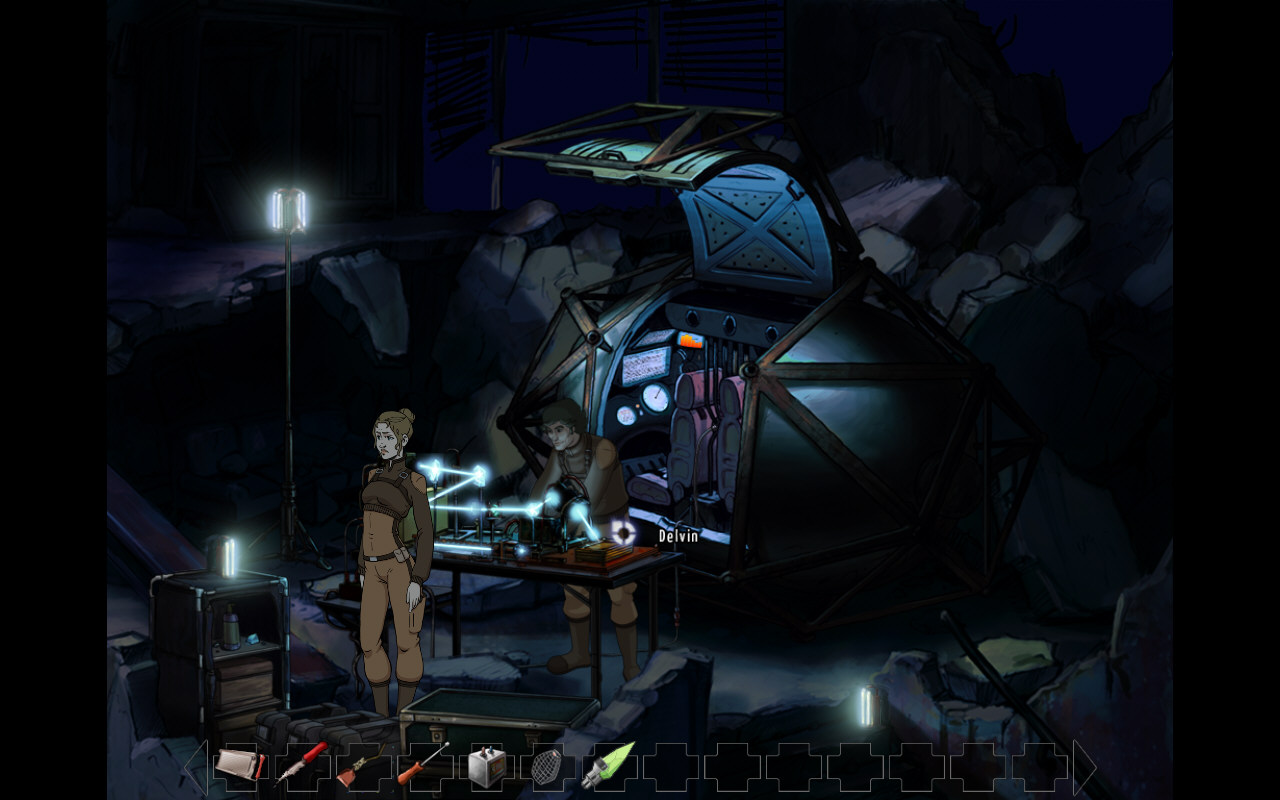Viewport: 1280px width, 800px height.
Task: Select the wire clamp tool item
Action: 361,767
